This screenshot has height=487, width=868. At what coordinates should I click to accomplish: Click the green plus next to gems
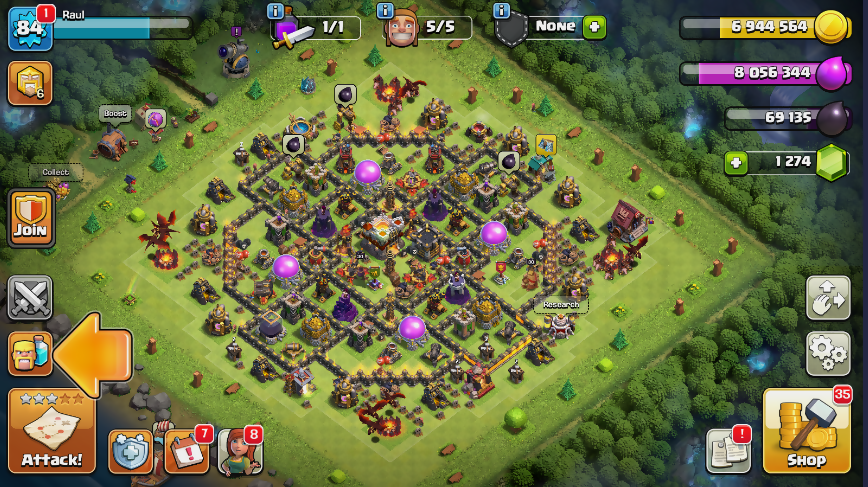(x=737, y=162)
